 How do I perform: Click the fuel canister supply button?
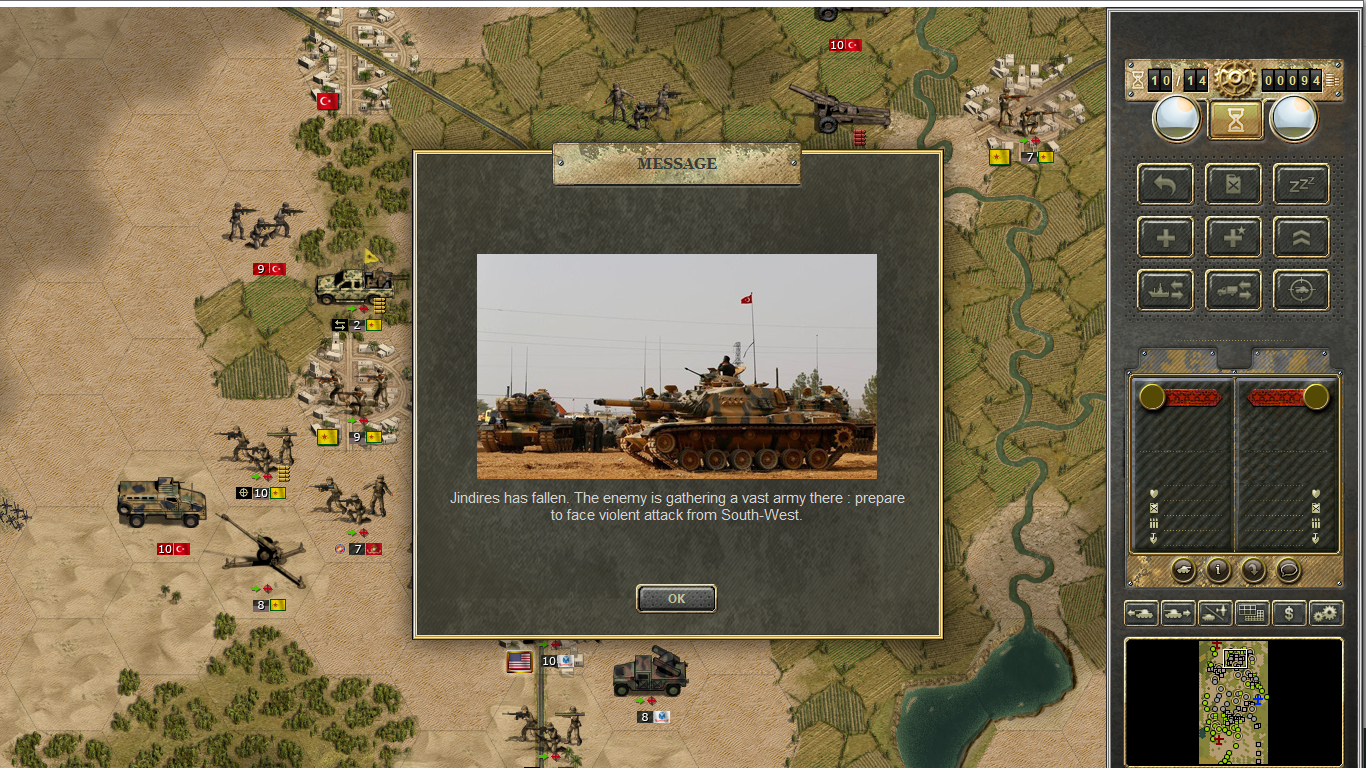1233,184
